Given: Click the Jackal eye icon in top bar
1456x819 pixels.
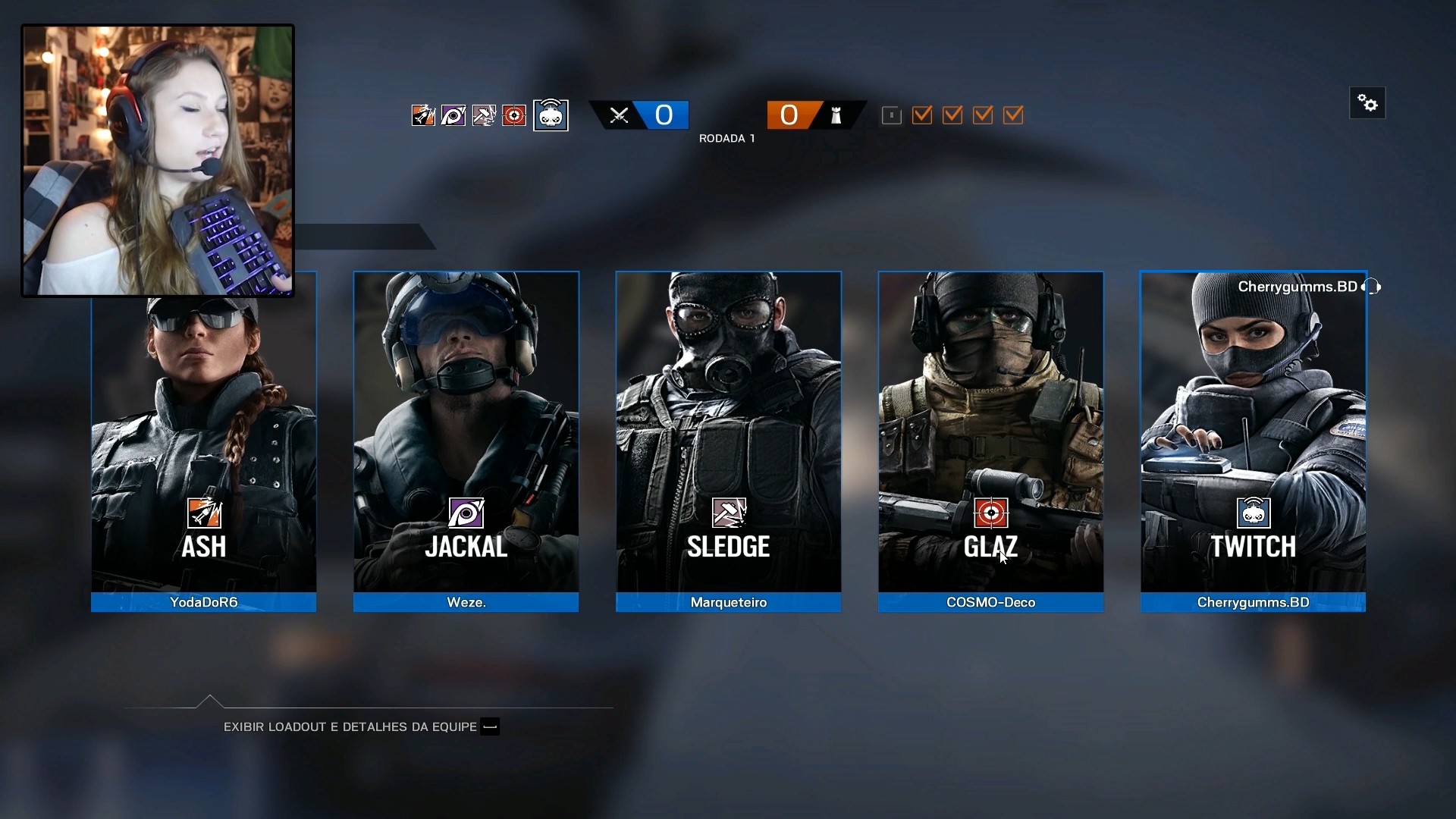Looking at the screenshot, I should coord(453,115).
